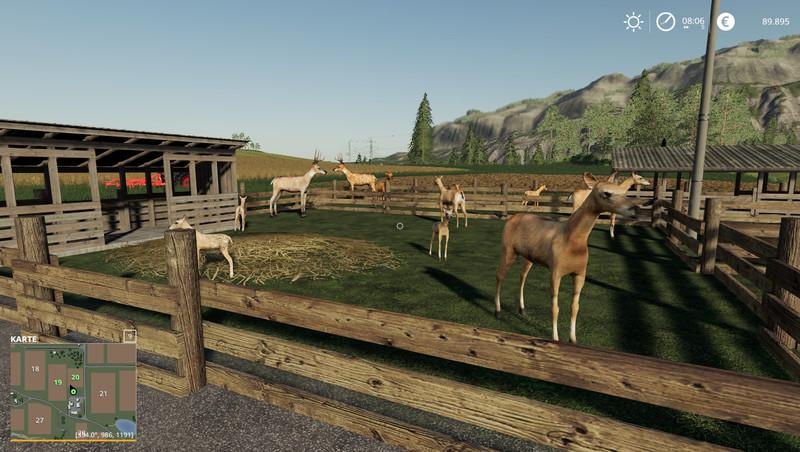
Task: Click the sun weather icon
Action: coord(633,21)
